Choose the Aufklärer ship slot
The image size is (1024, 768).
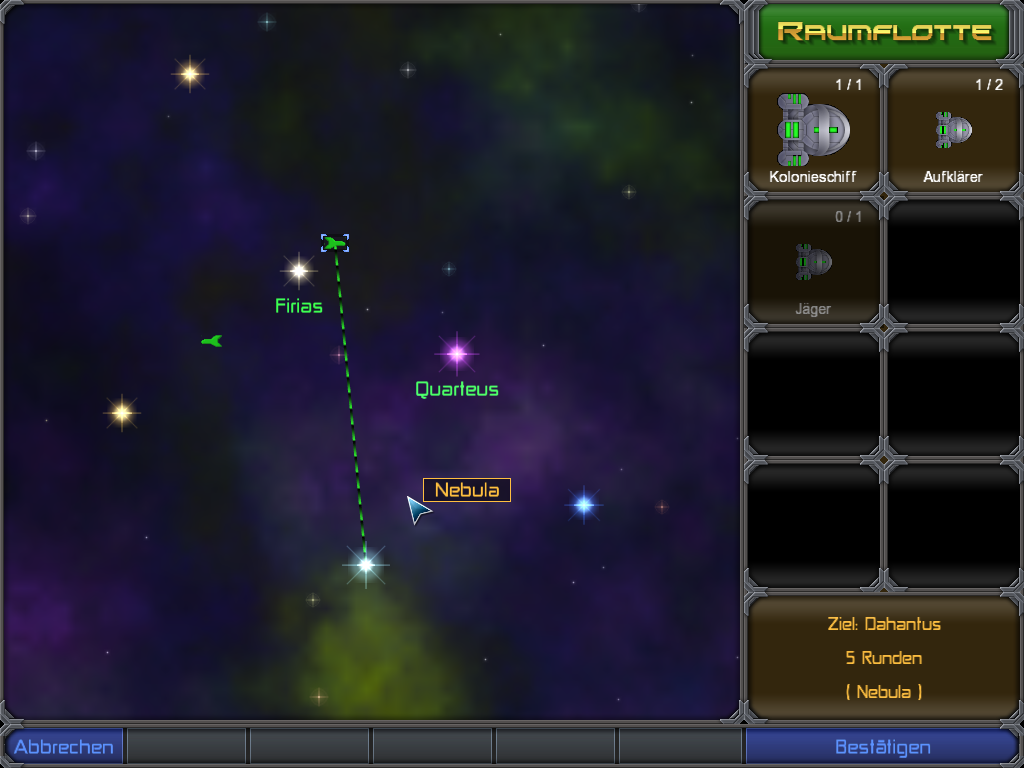tap(953, 130)
